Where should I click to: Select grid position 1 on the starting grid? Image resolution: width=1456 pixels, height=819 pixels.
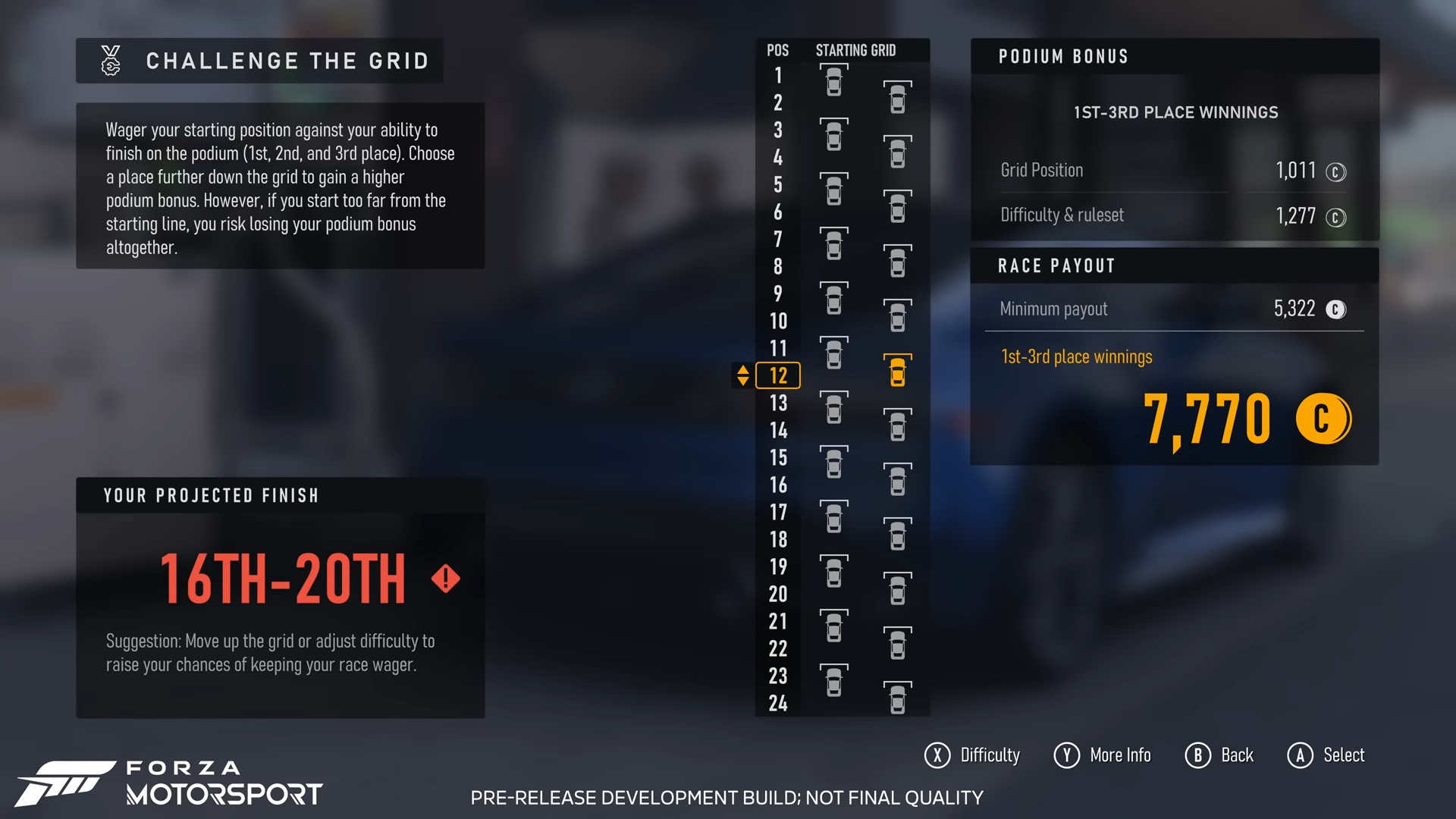pos(778,76)
